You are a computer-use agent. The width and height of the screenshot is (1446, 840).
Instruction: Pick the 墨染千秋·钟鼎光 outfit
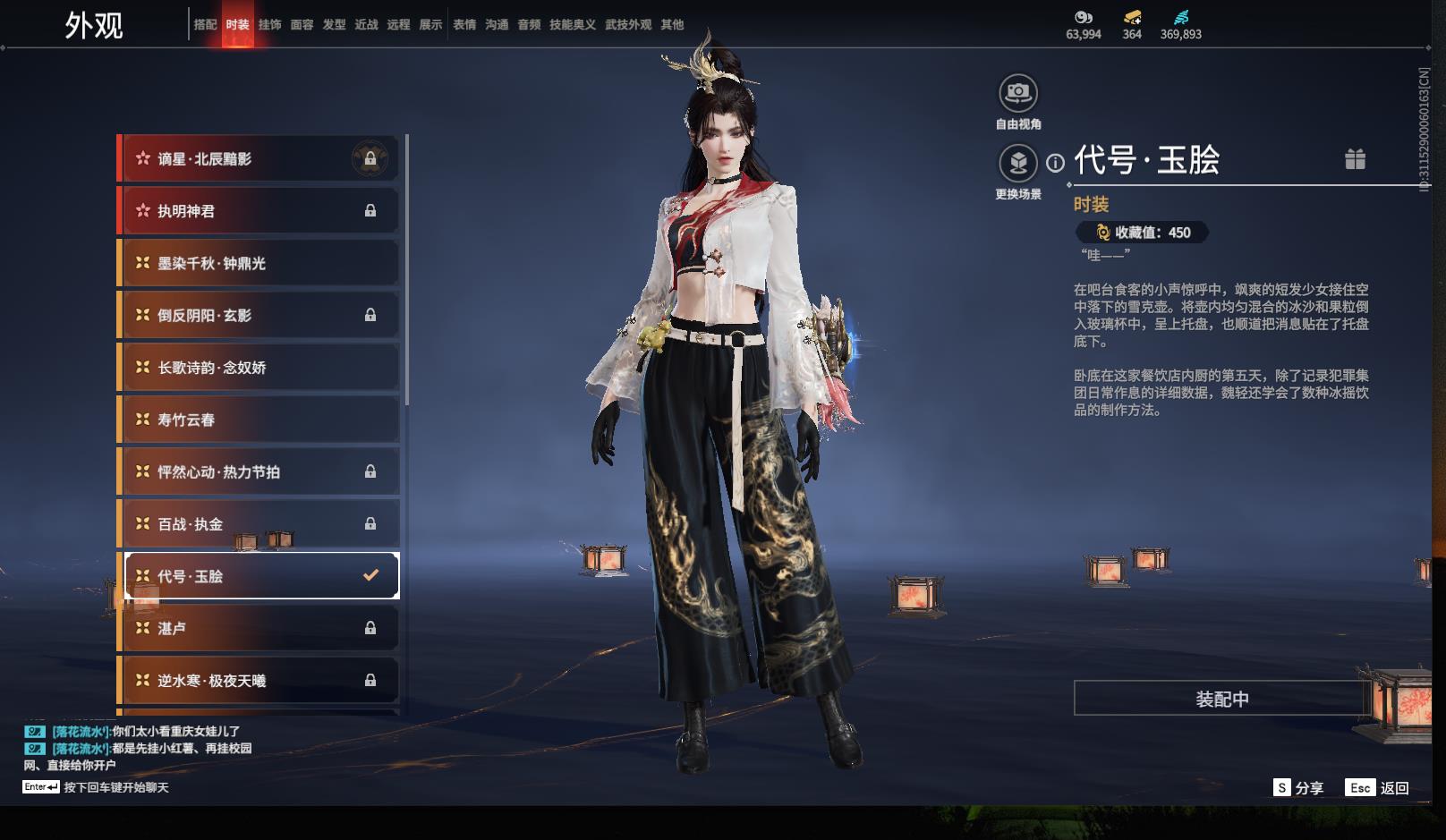259,263
